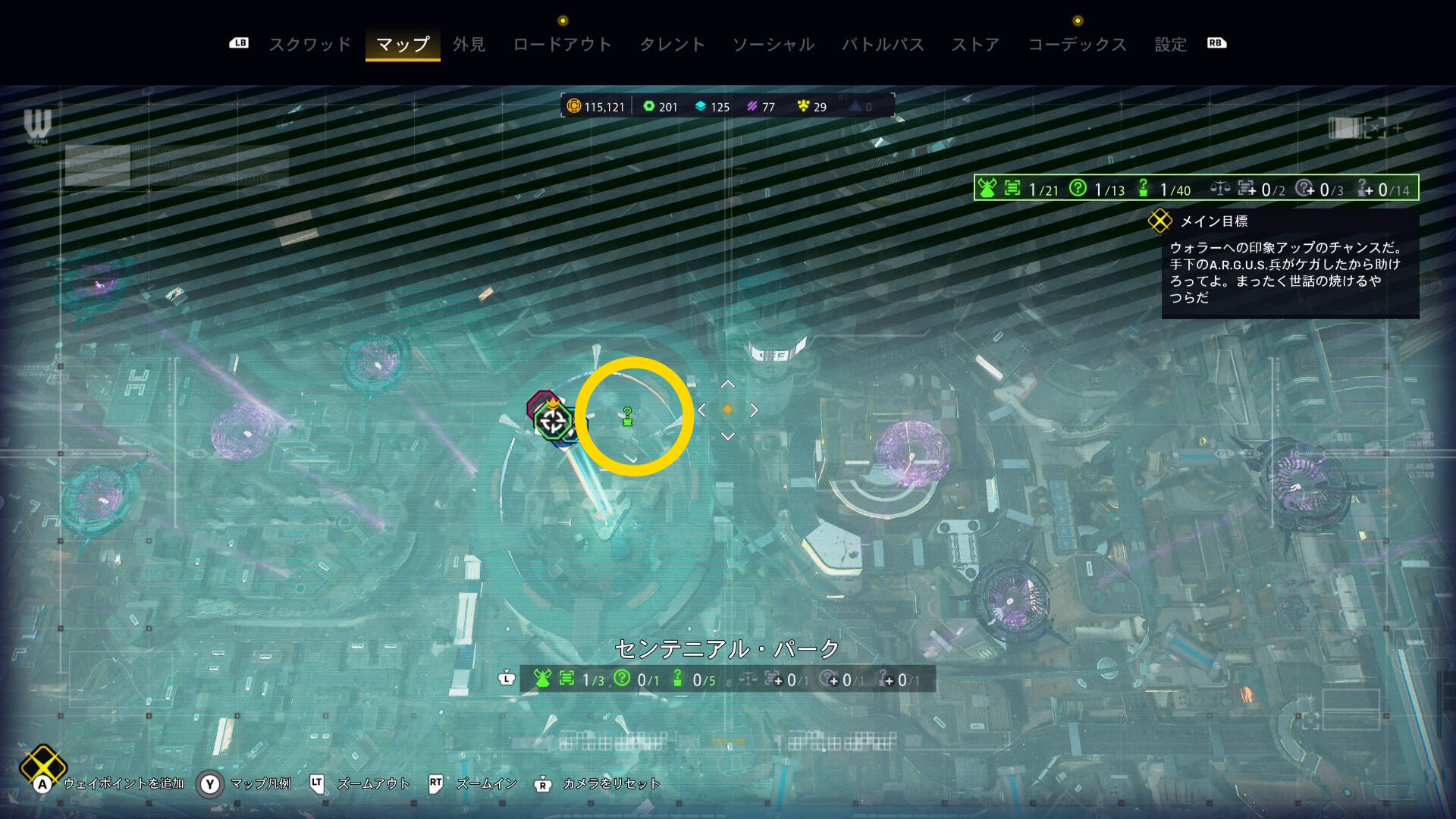Select the ストア tab

click(x=975, y=45)
